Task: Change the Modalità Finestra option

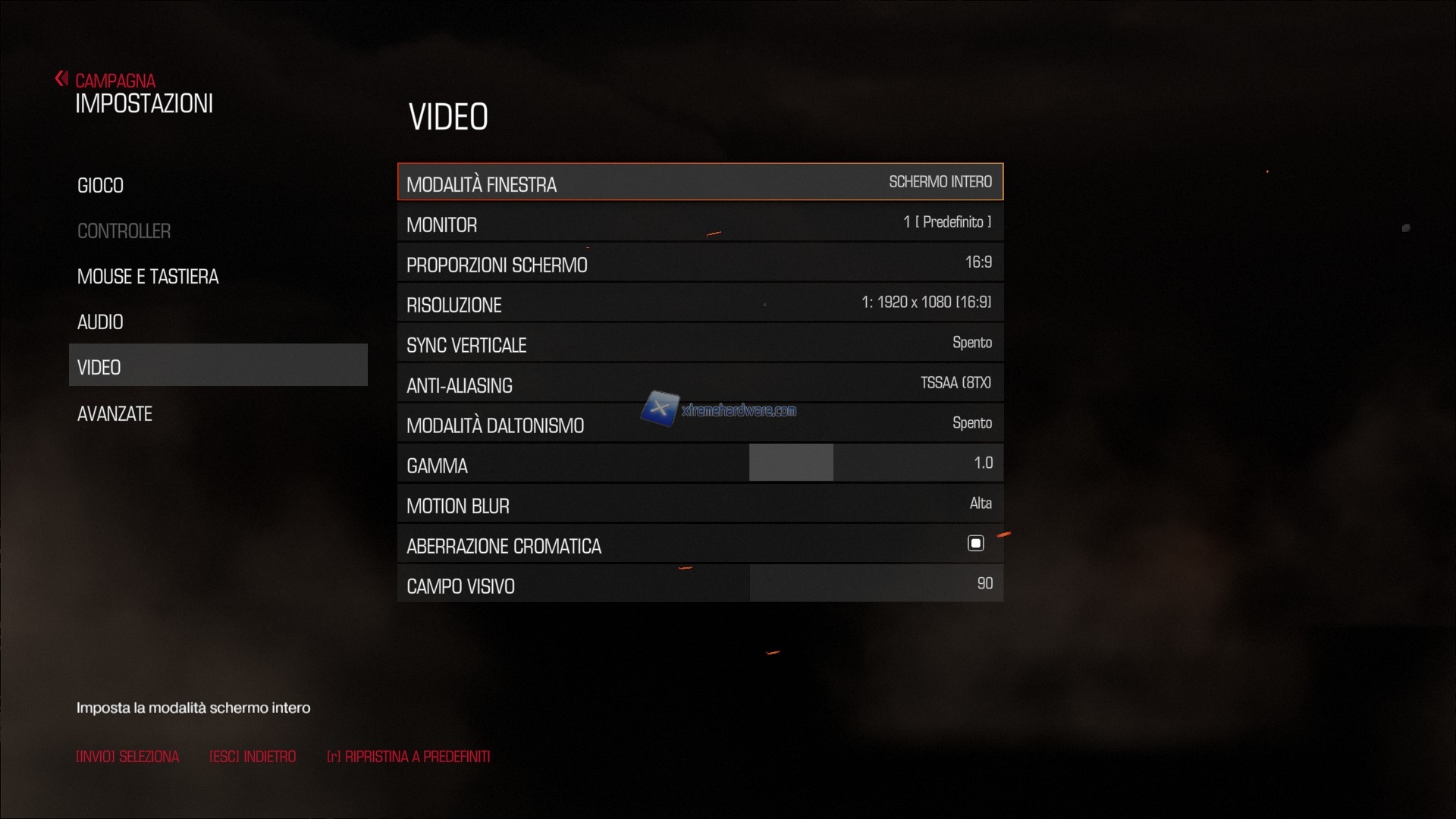Action: [x=700, y=183]
